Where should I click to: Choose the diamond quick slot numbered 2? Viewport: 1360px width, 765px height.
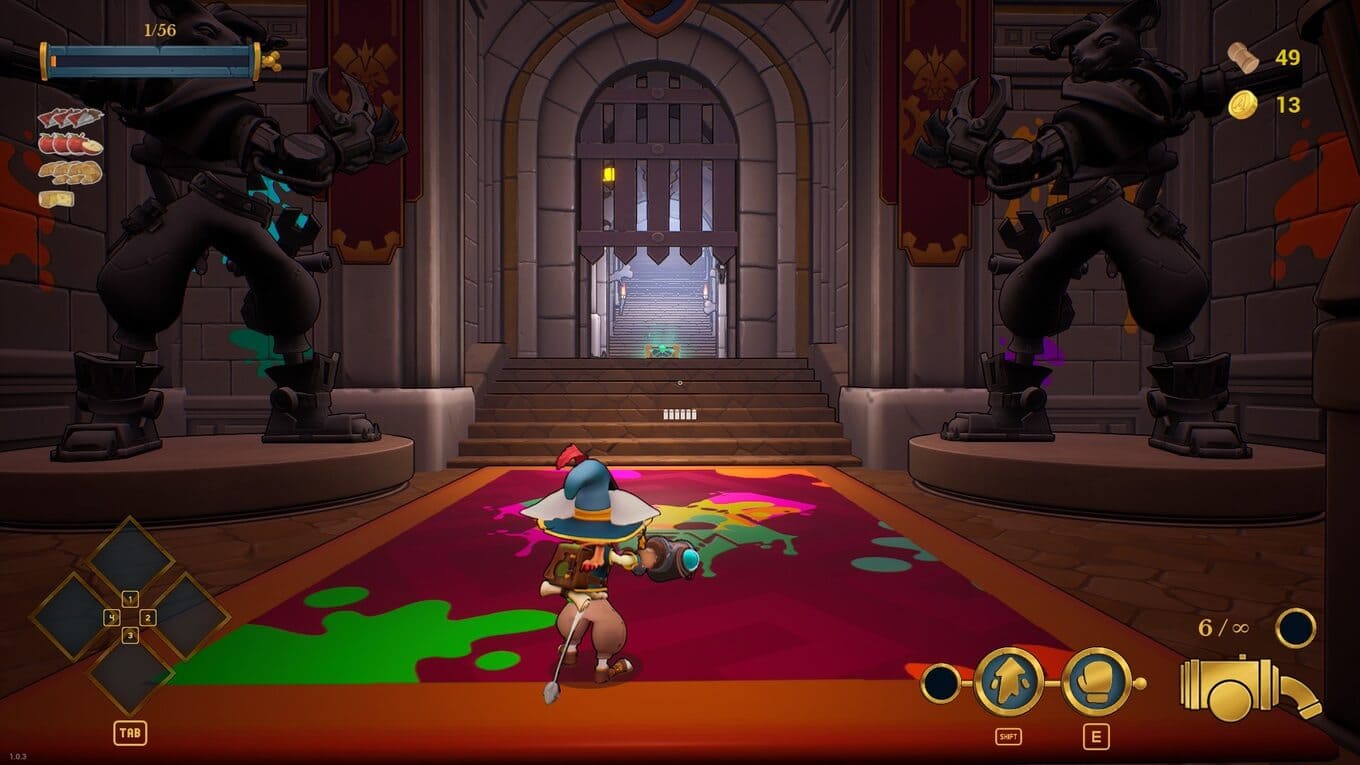pos(188,616)
